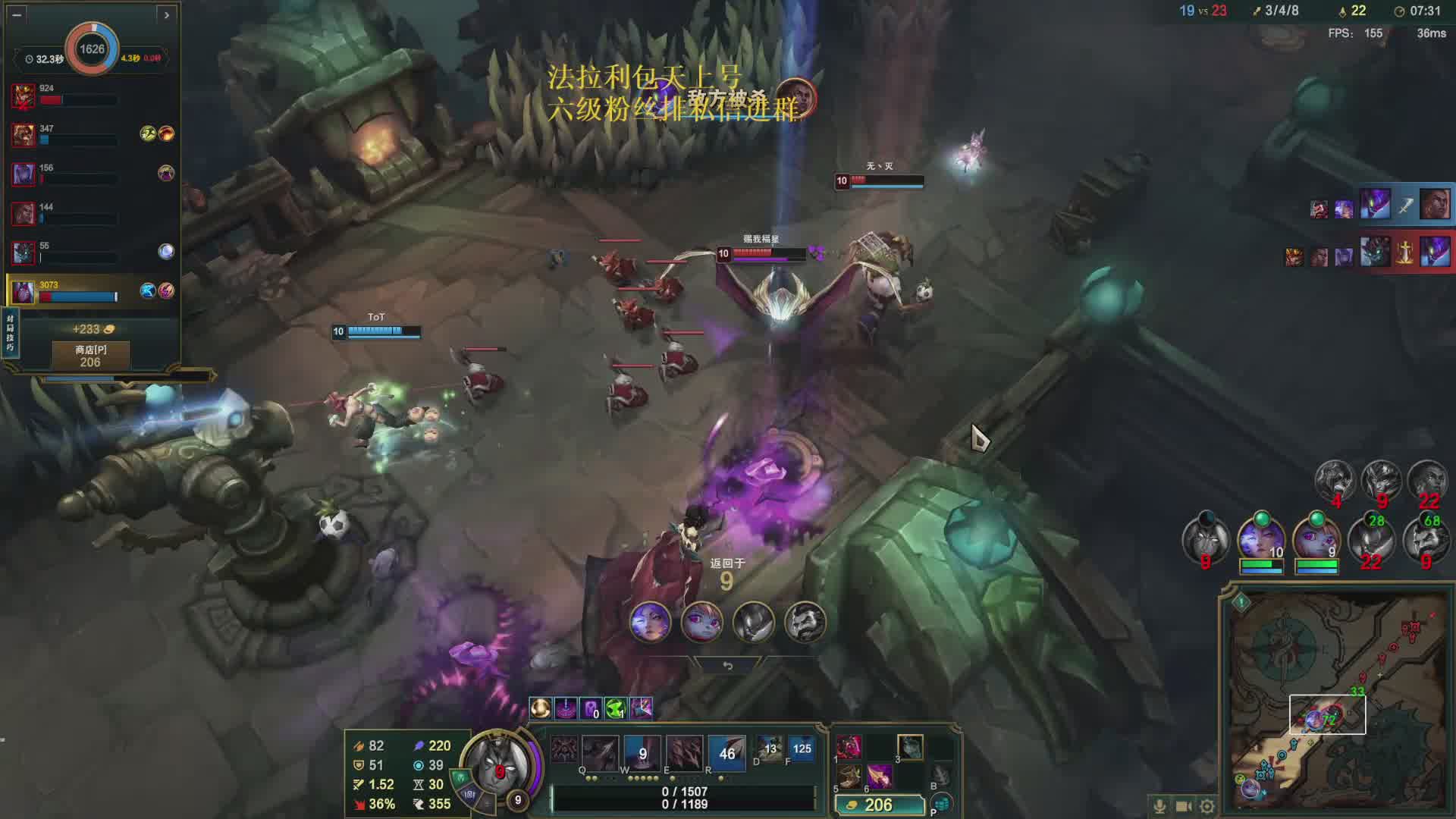
Task: Select the D summoner spell icon
Action: click(769, 748)
